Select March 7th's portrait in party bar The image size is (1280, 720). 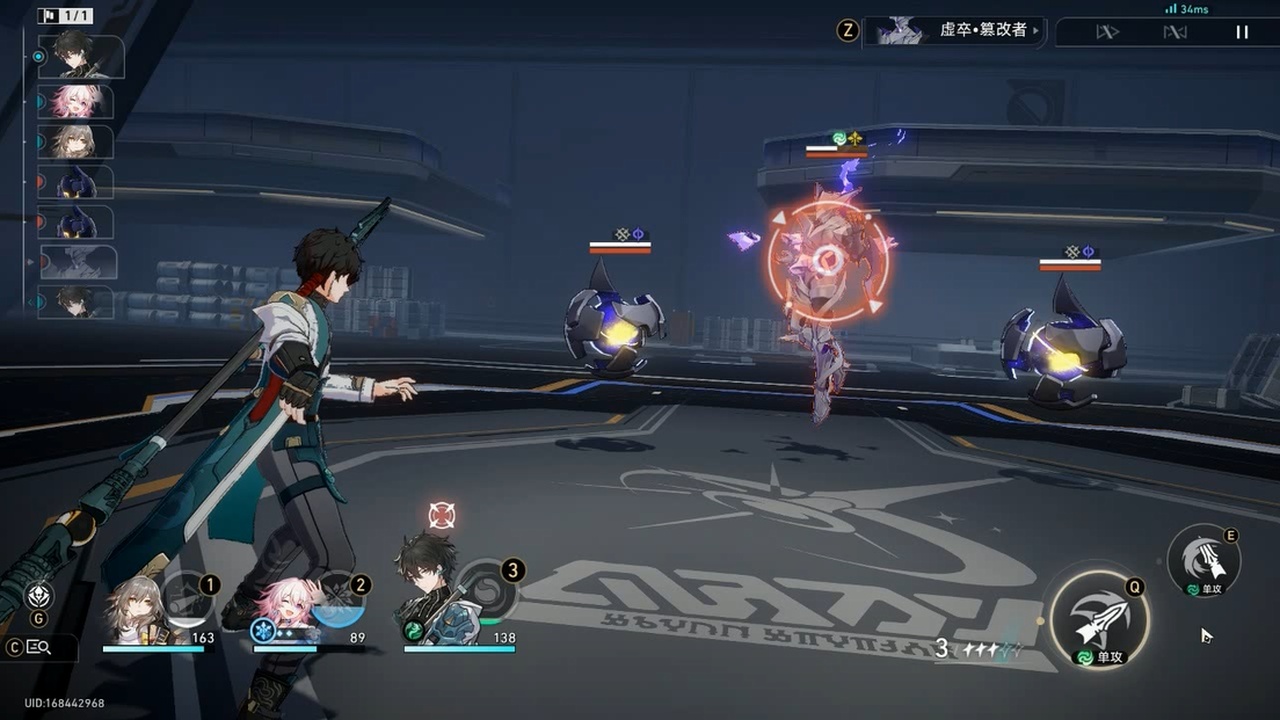click(x=287, y=610)
